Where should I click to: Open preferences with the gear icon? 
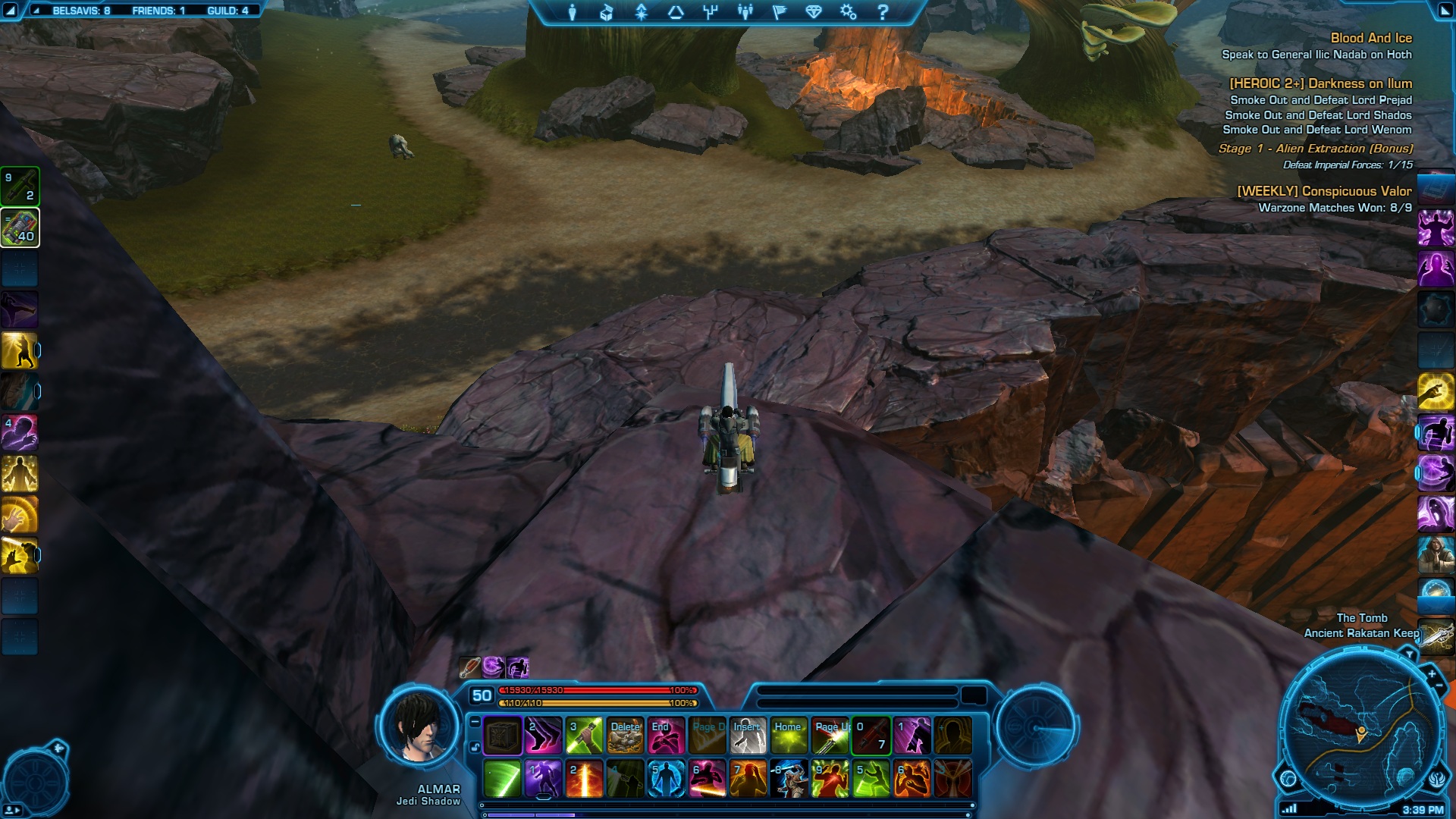tap(848, 12)
